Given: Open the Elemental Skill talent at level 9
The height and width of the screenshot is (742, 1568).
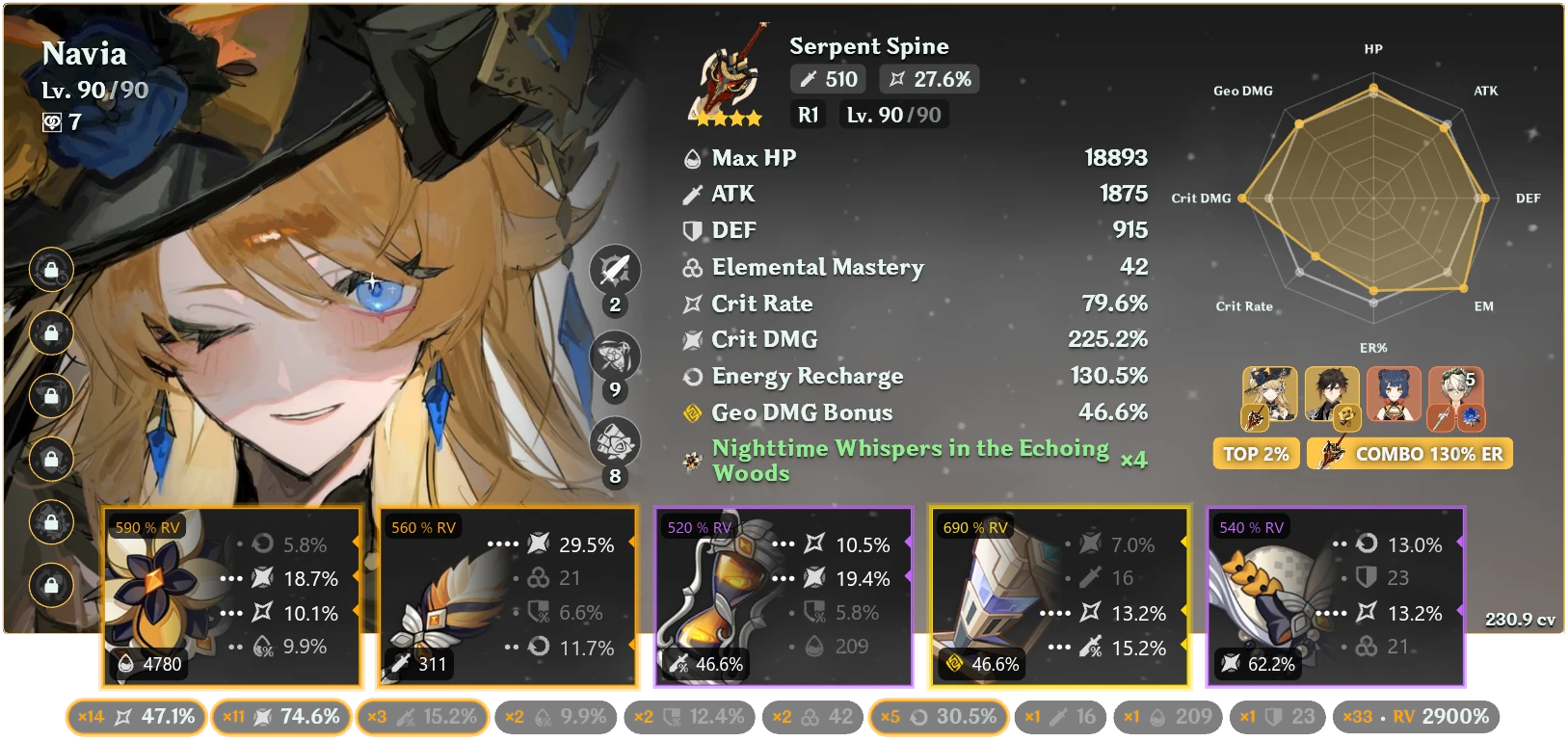Looking at the screenshot, I should tap(615, 358).
